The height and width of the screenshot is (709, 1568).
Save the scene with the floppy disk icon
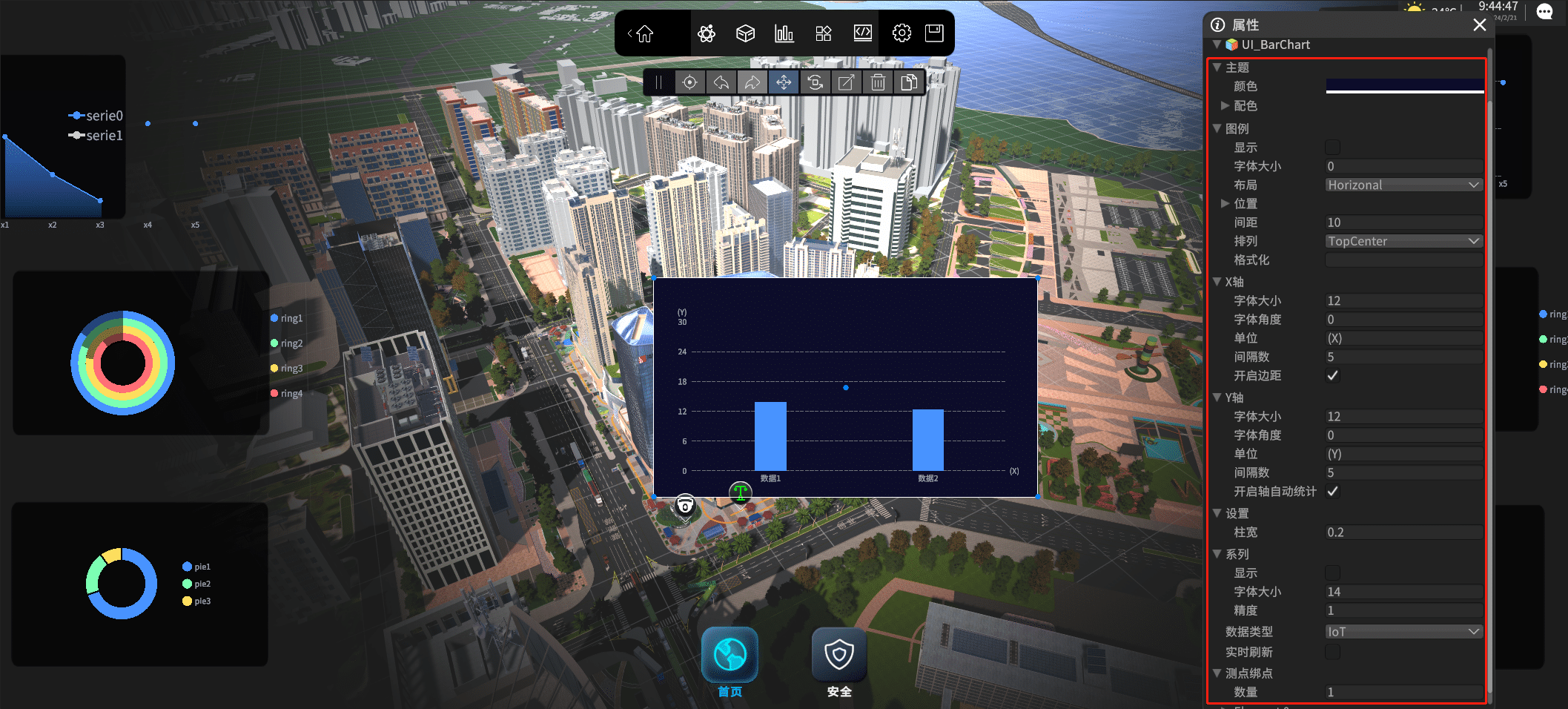pos(934,33)
